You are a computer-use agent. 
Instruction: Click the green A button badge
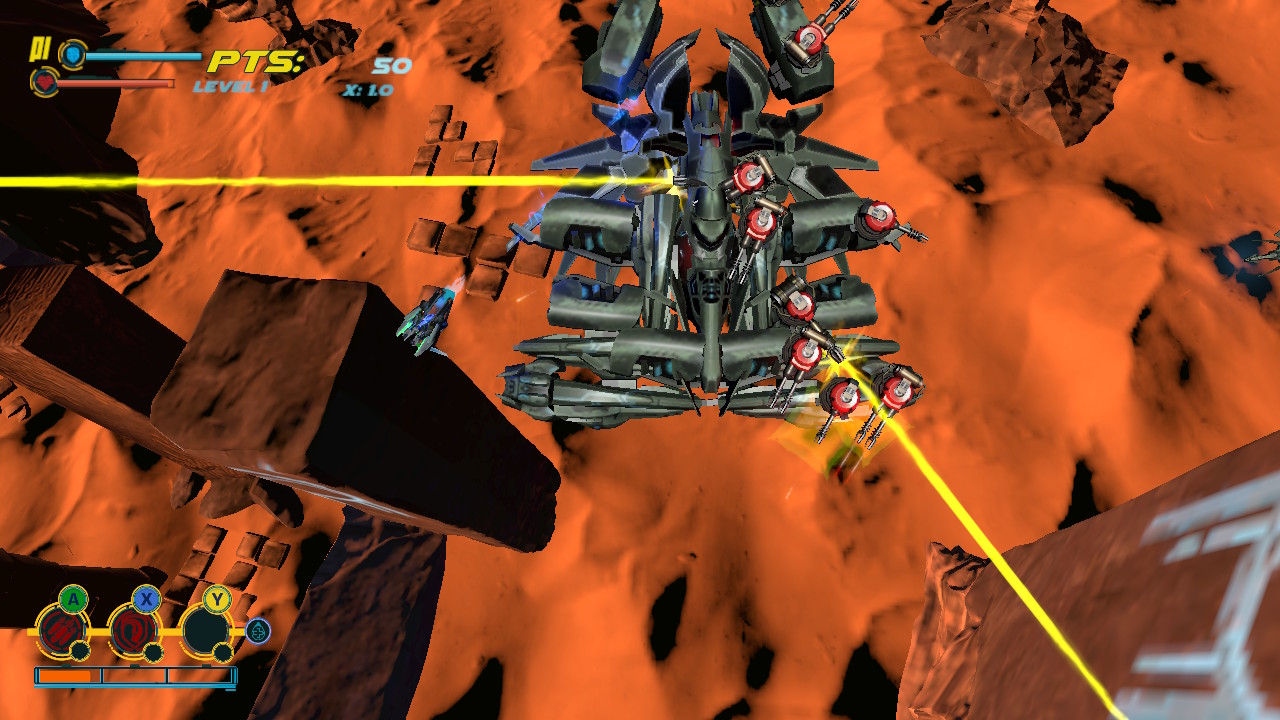tap(73, 599)
